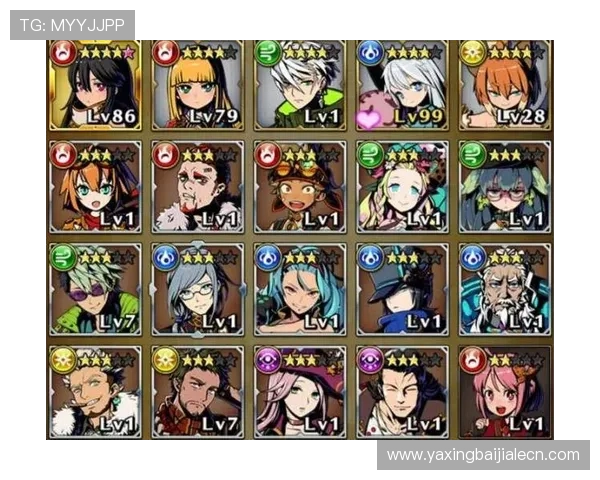The image size is (600, 480).
Task: Choose the blonde girl with black hat
Action: pyautogui.click(x=402, y=187)
